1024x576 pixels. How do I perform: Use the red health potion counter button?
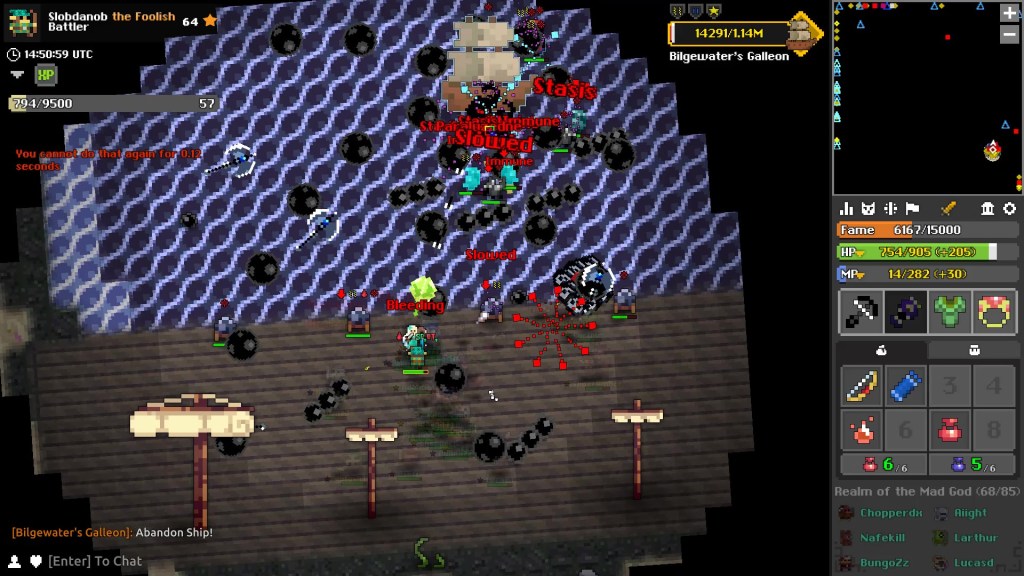[881, 465]
